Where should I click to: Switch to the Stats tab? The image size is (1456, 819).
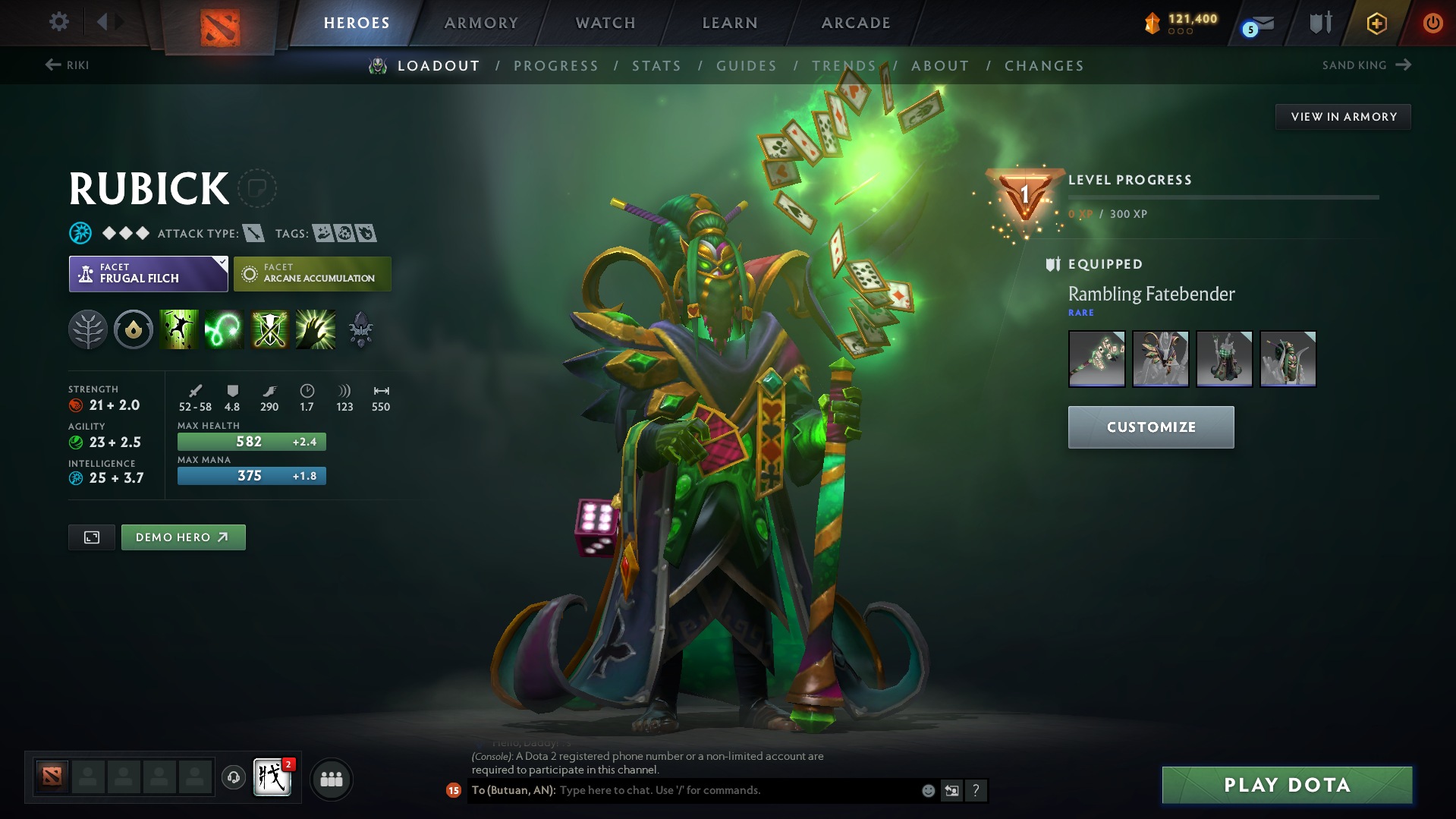coord(656,65)
